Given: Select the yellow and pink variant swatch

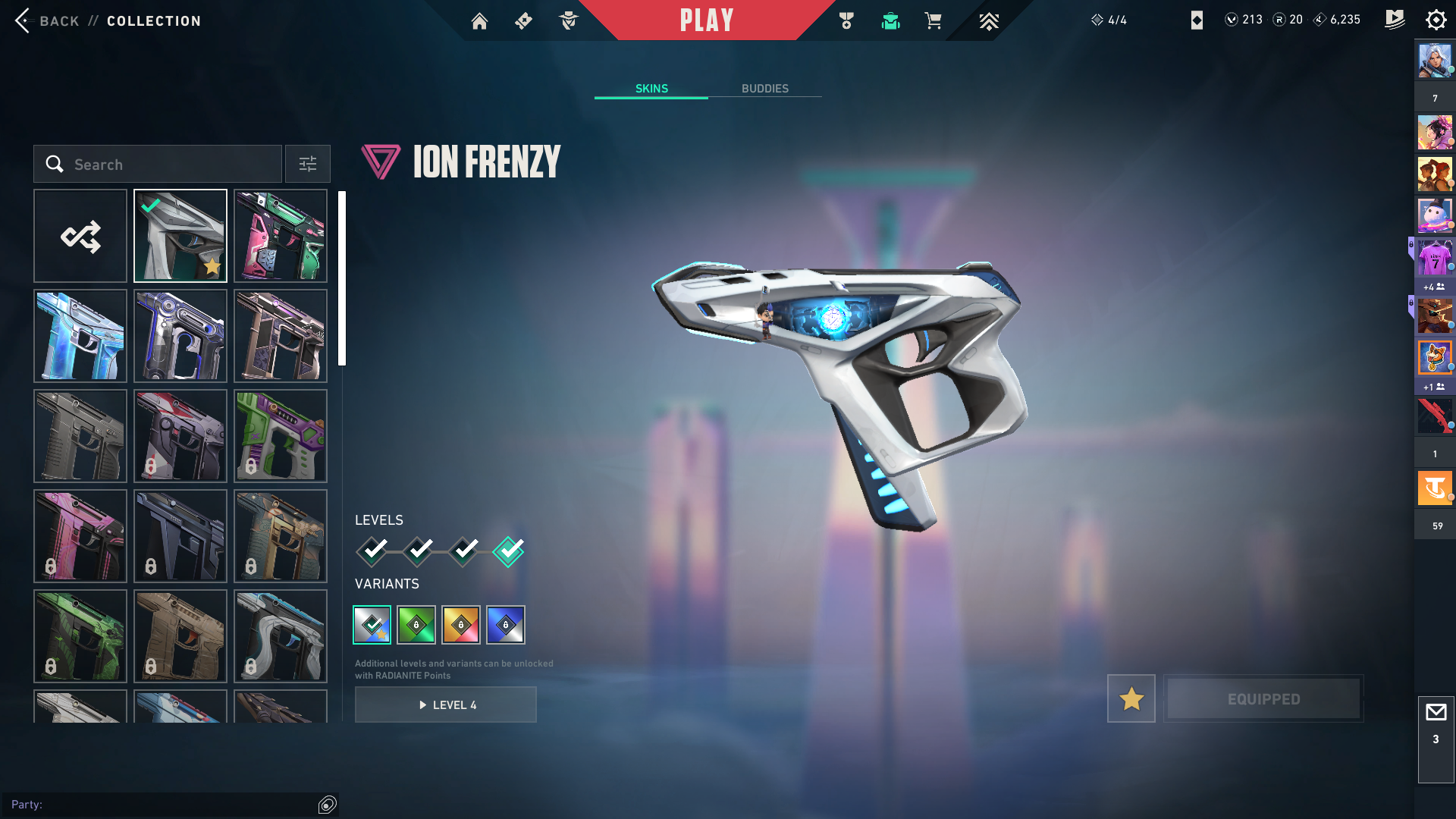Looking at the screenshot, I should [461, 625].
